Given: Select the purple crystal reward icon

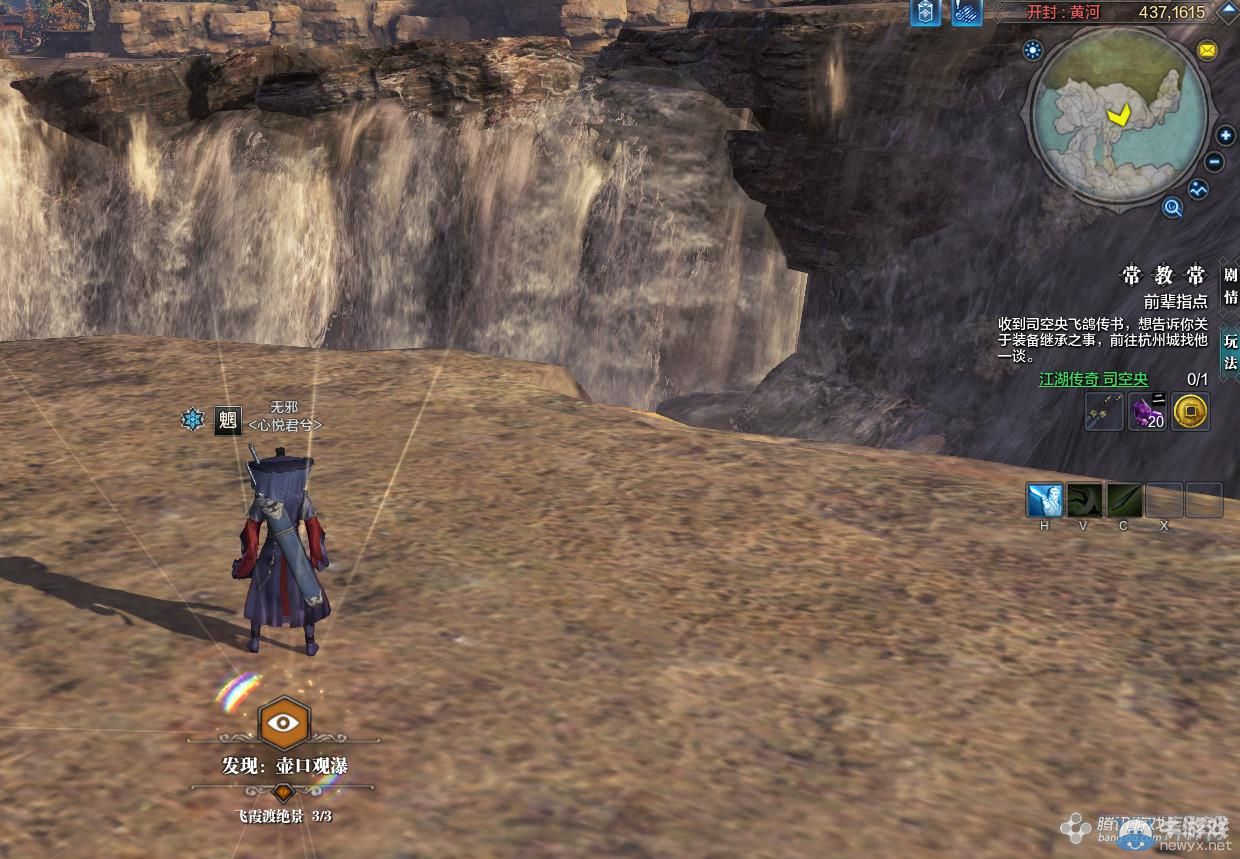Looking at the screenshot, I should pyautogui.click(x=1147, y=411).
